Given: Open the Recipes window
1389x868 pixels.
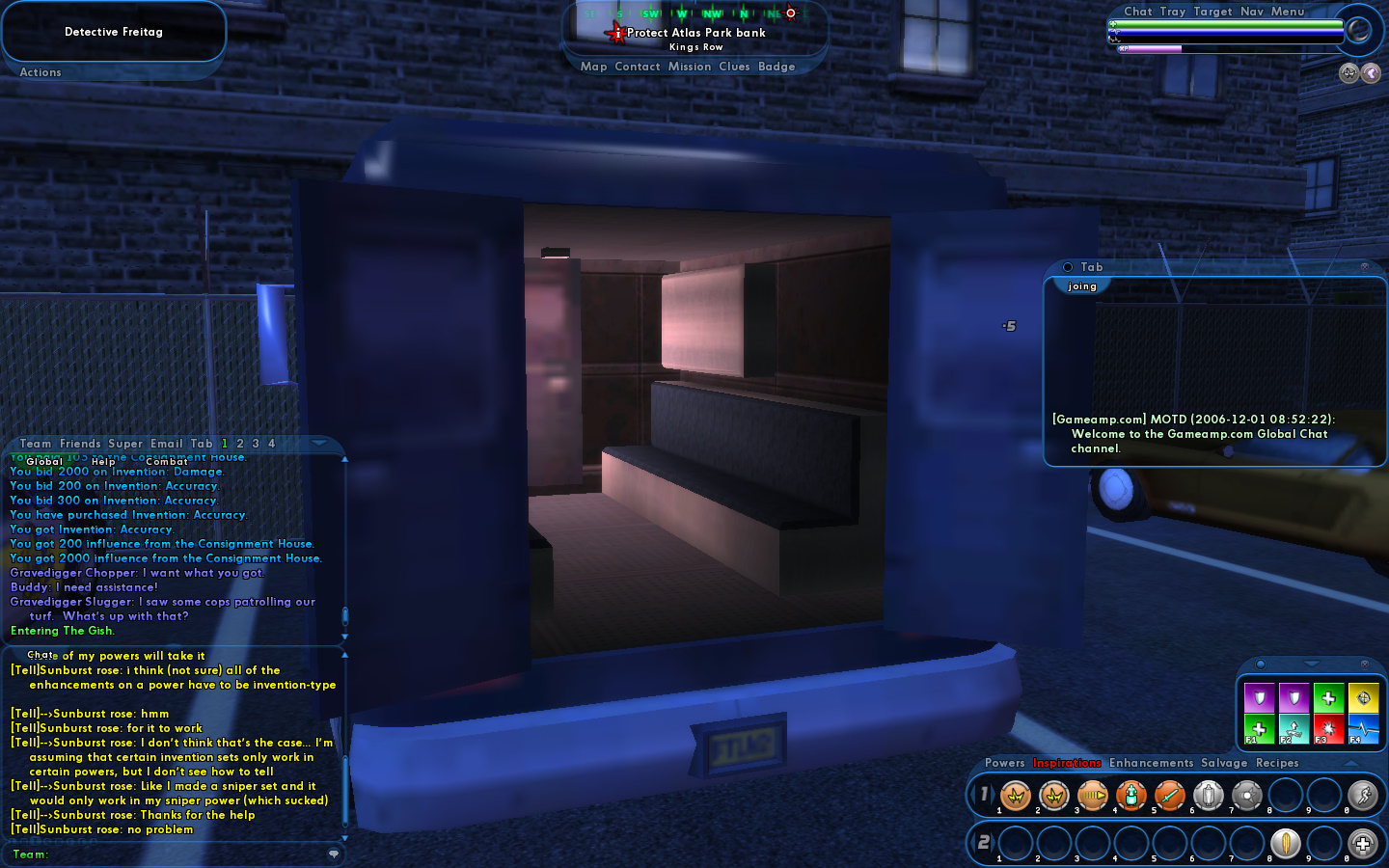Looking at the screenshot, I should point(1277,763).
